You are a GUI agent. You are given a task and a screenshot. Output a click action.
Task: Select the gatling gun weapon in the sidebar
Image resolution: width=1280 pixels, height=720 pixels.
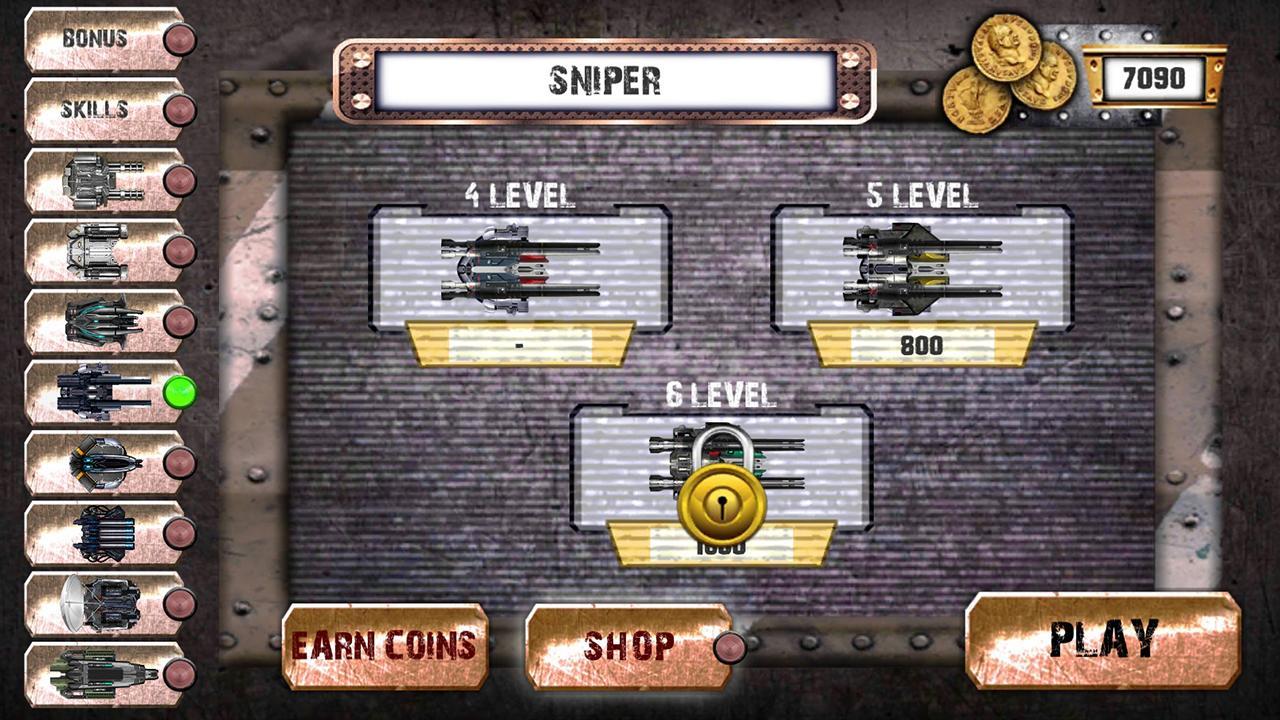tap(100, 178)
